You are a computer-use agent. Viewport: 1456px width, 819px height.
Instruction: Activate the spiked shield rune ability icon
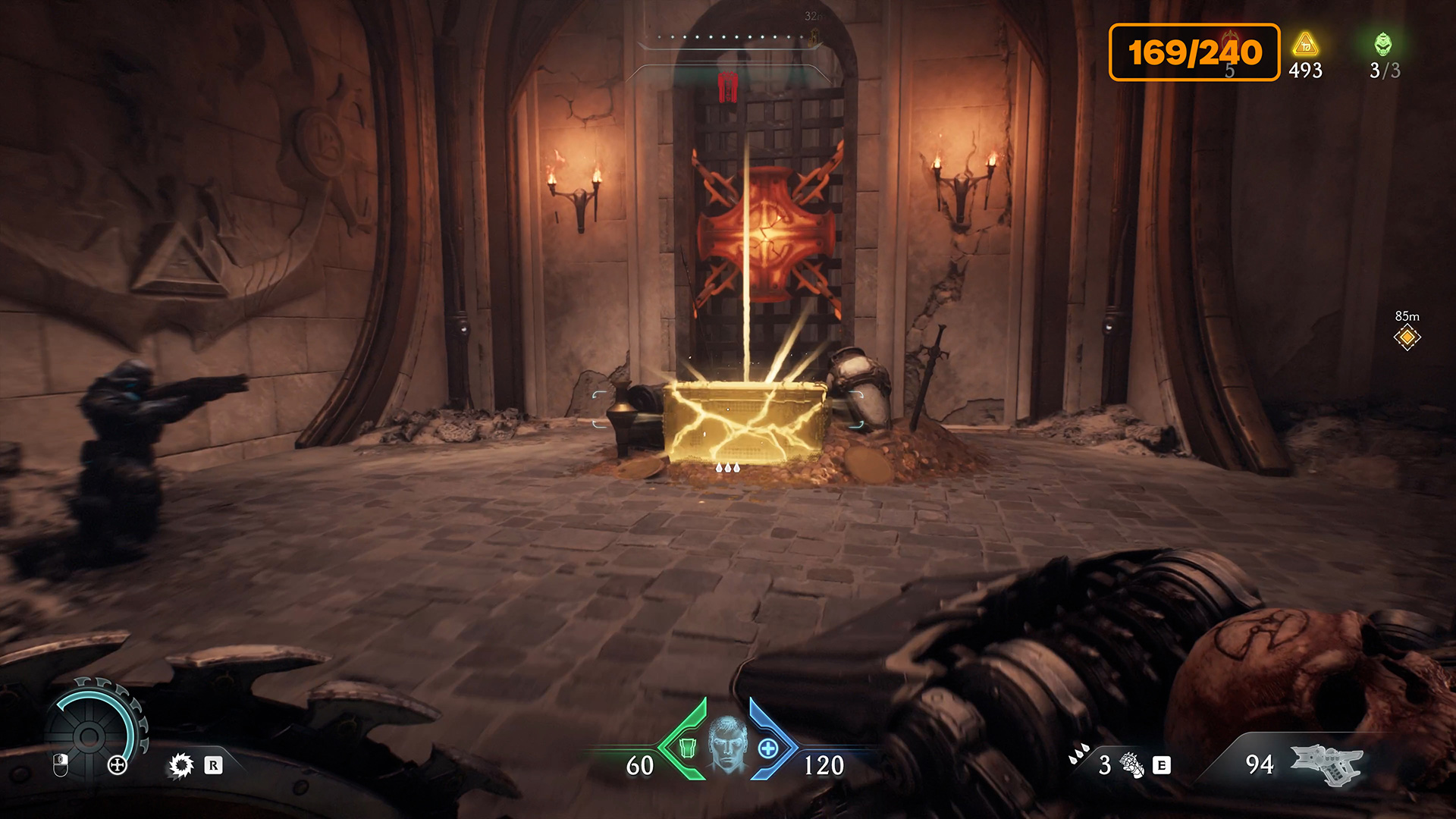(x=181, y=765)
